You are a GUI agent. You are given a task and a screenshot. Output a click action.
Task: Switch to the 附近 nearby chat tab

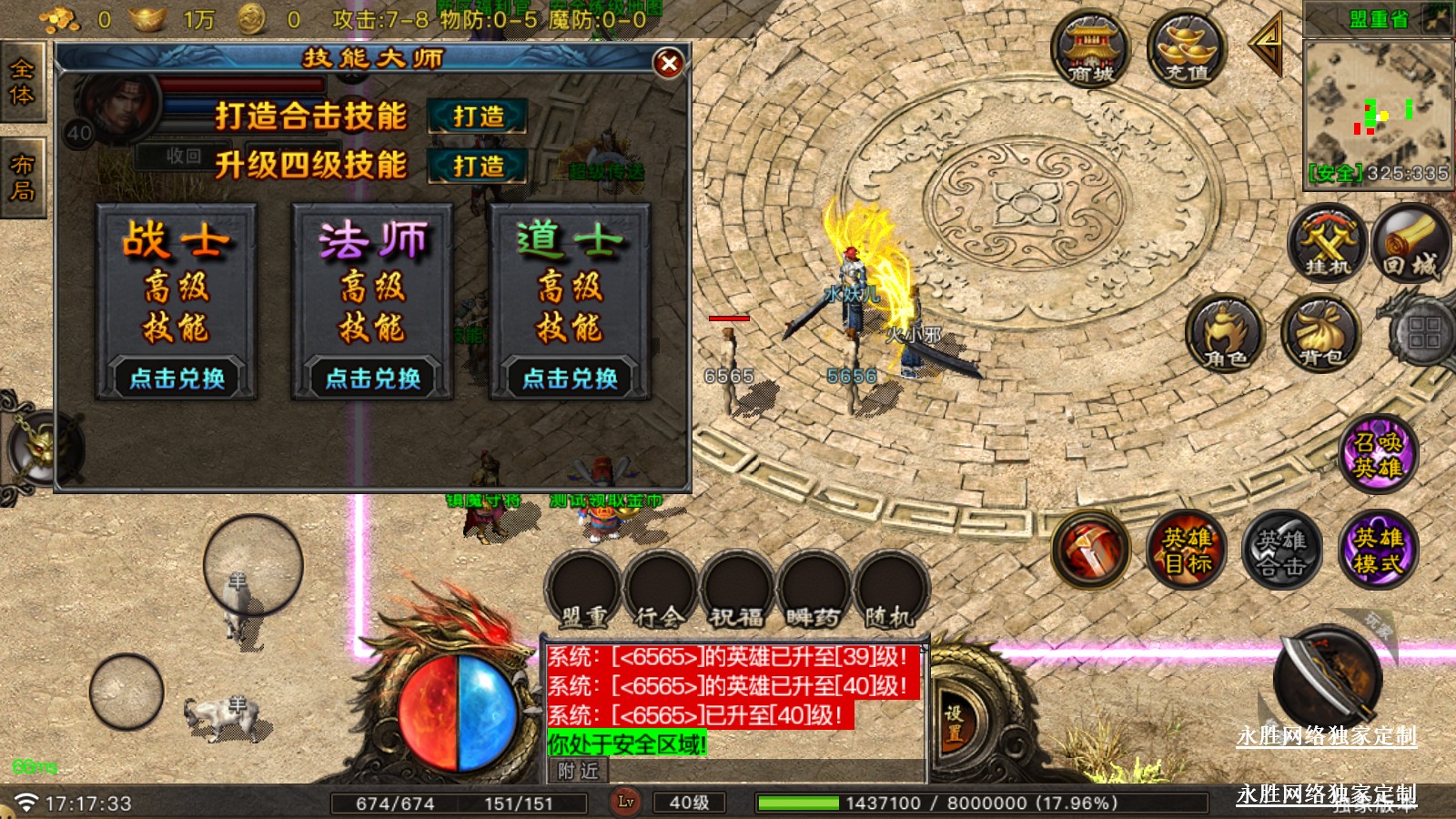click(x=579, y=772)
